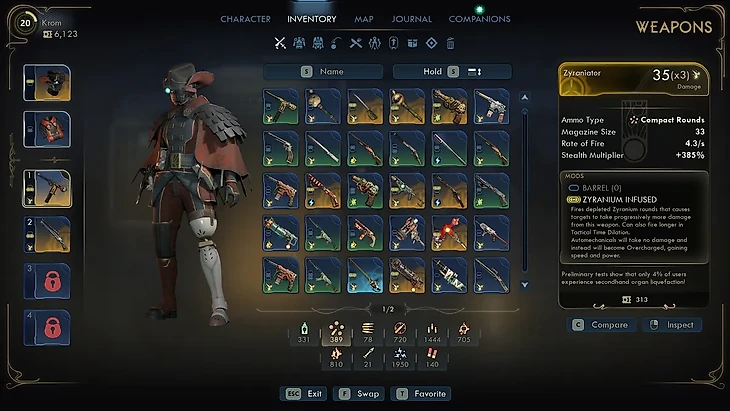Choose weapon slot 1 with the pistol

pyautogui.click(x=47, y=187)
